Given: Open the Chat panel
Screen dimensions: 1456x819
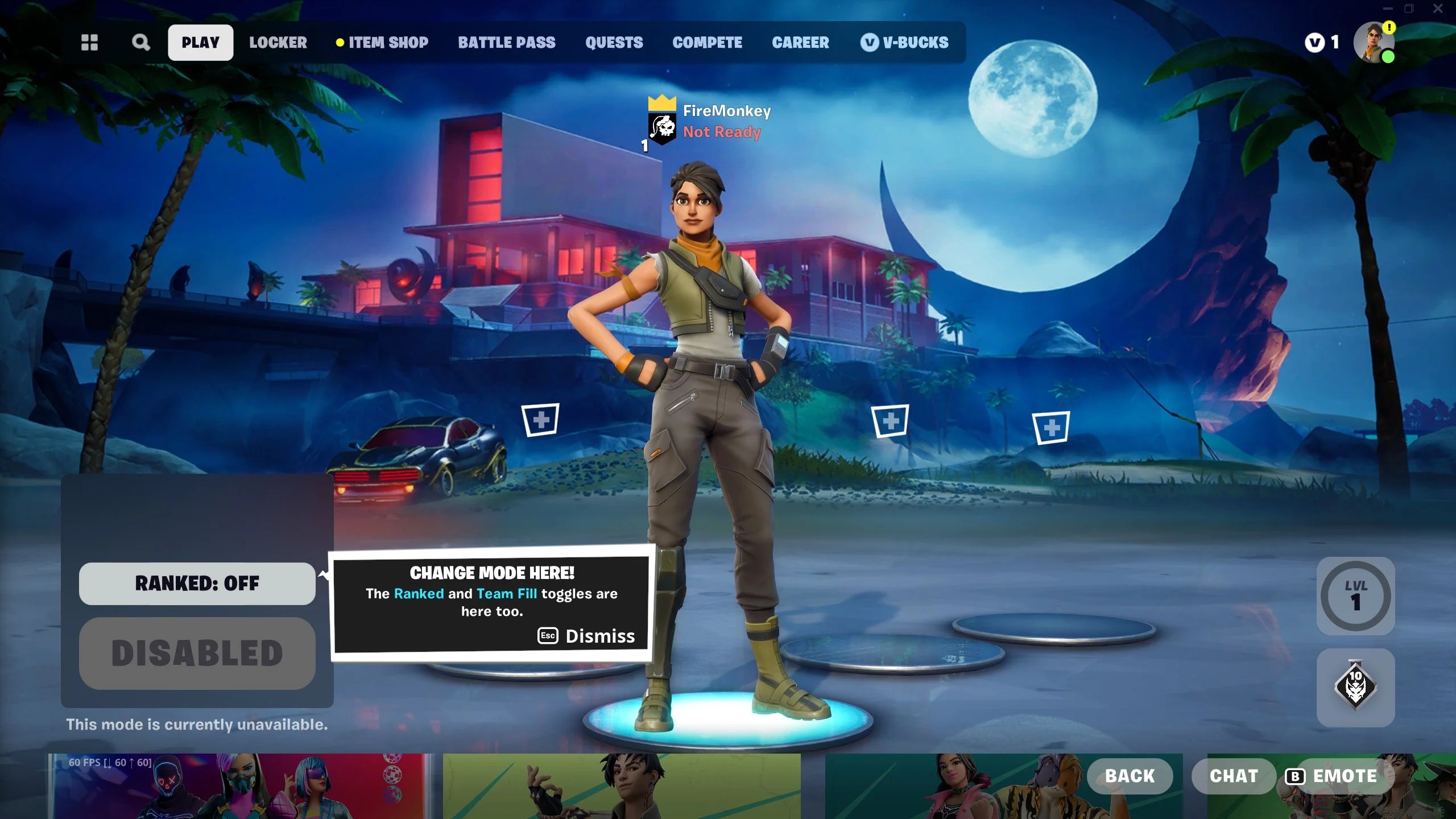Looking at the screenshot, I should coord(1233,775).
